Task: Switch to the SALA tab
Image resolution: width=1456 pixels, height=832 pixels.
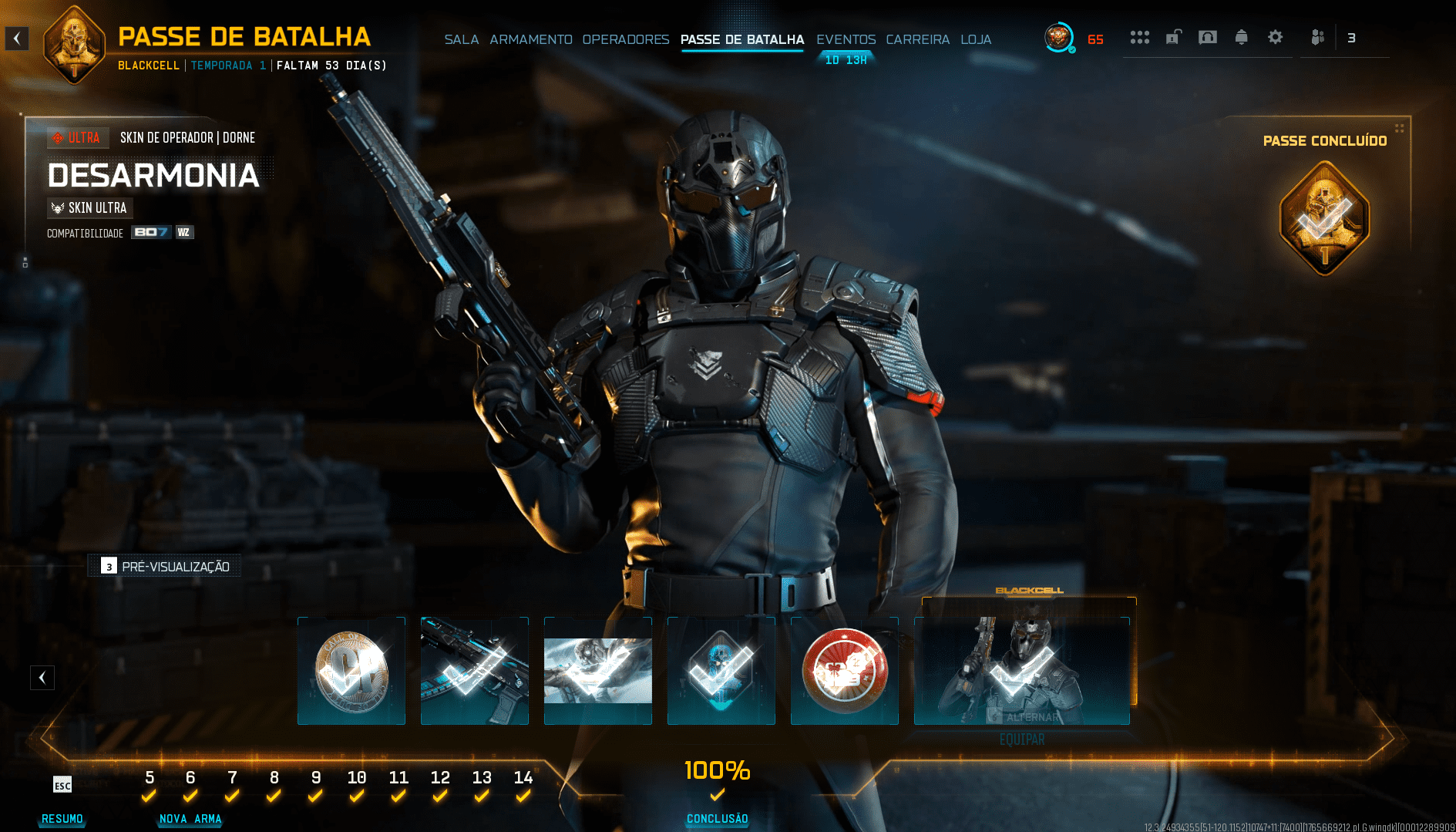Action: [x=461, y=39]
